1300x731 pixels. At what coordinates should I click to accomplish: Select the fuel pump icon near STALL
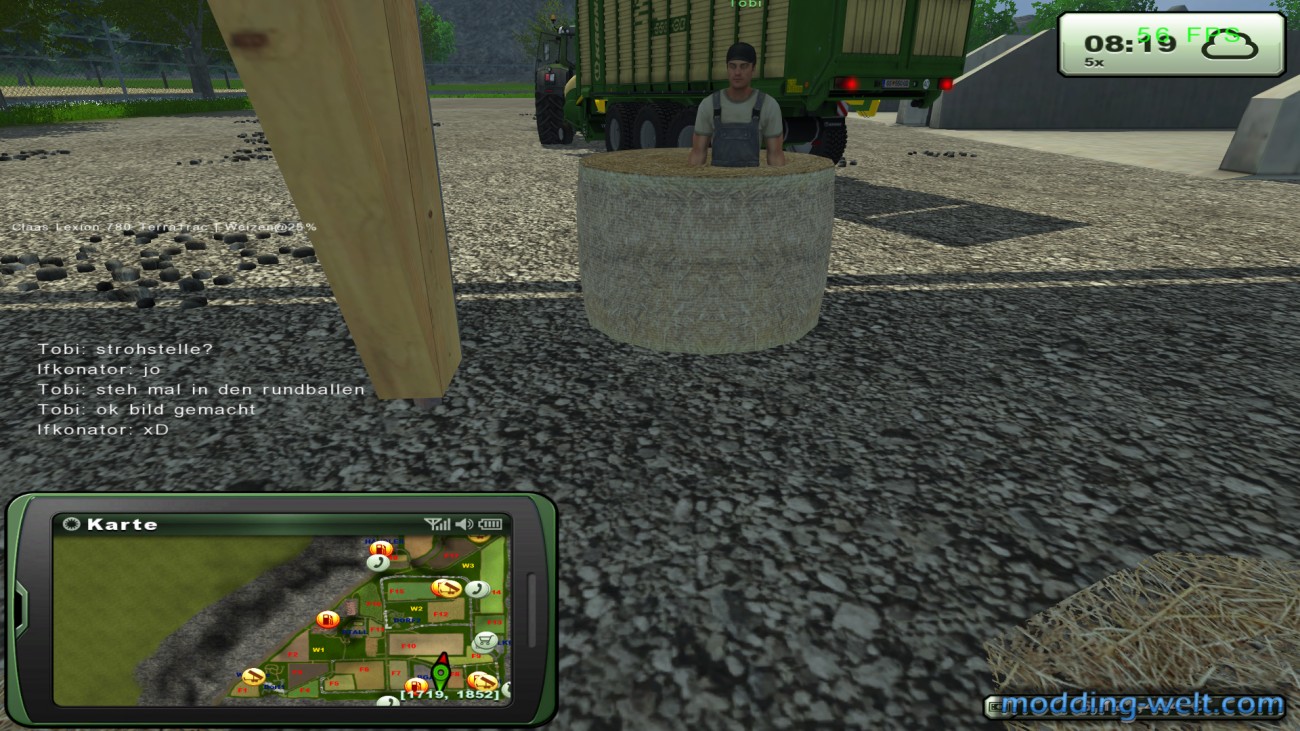click(328, 620)
